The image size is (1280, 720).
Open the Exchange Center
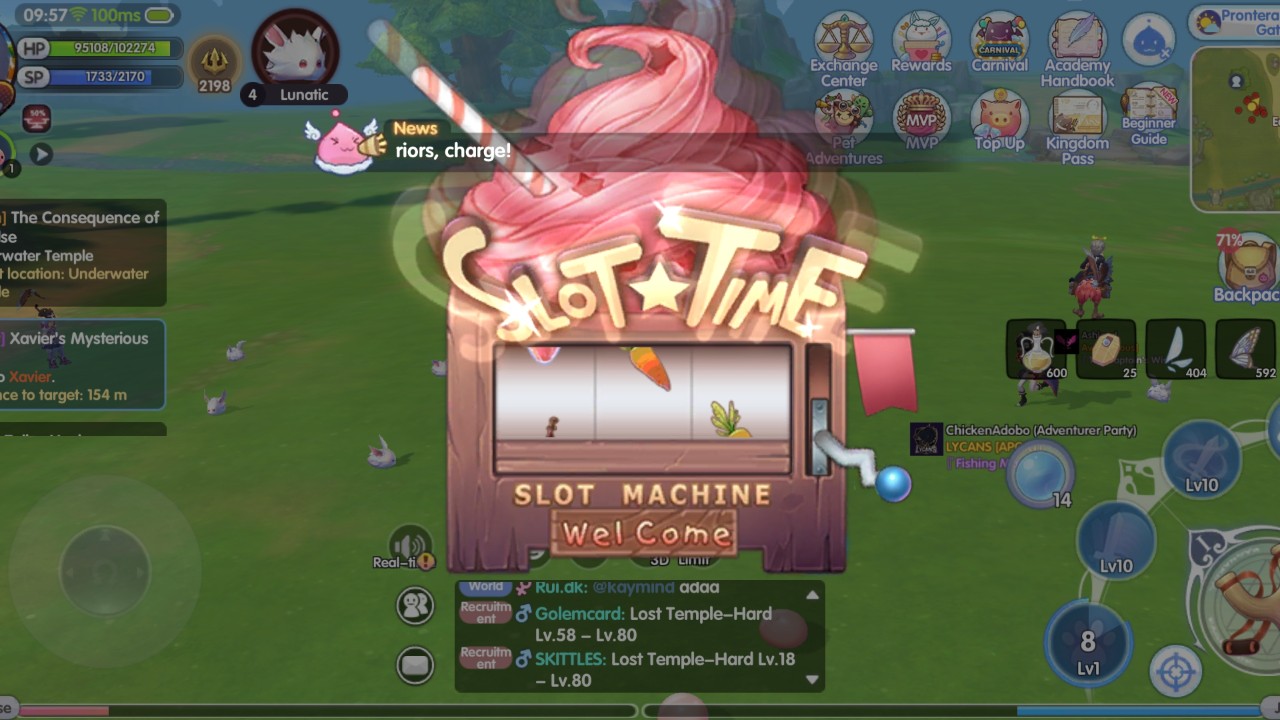(843, 45)
